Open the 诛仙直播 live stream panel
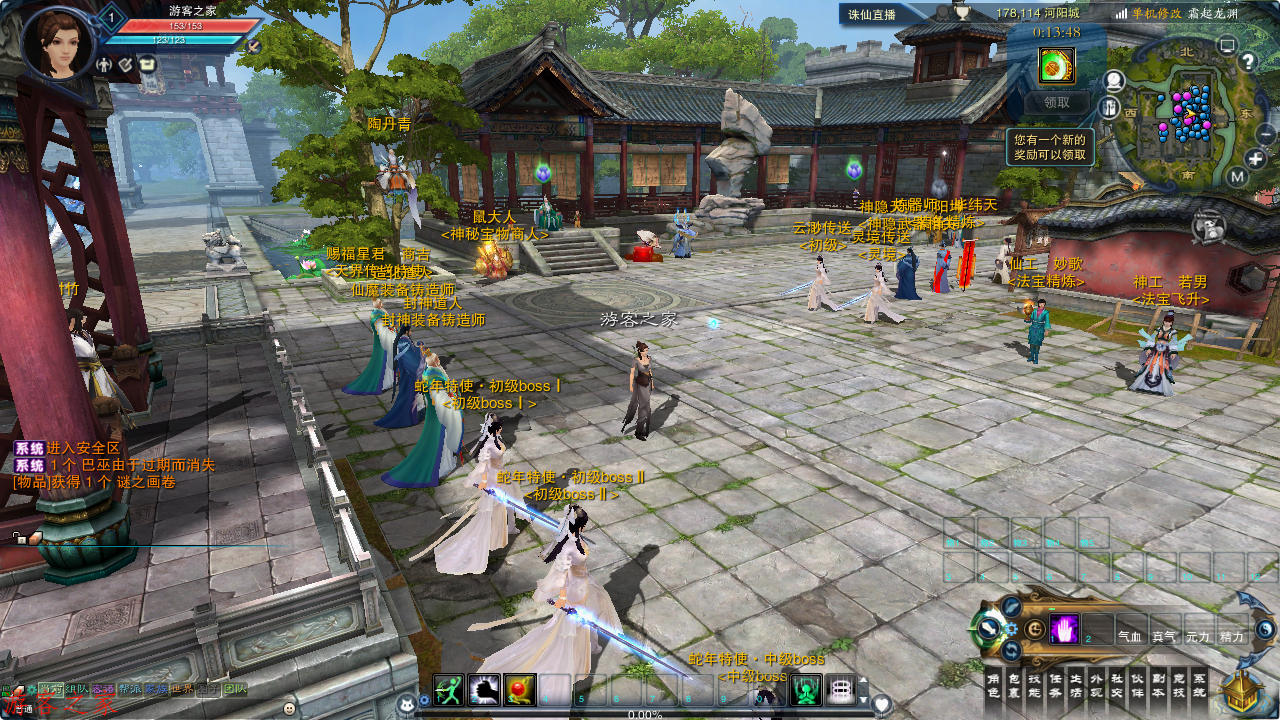 point(872,14)
